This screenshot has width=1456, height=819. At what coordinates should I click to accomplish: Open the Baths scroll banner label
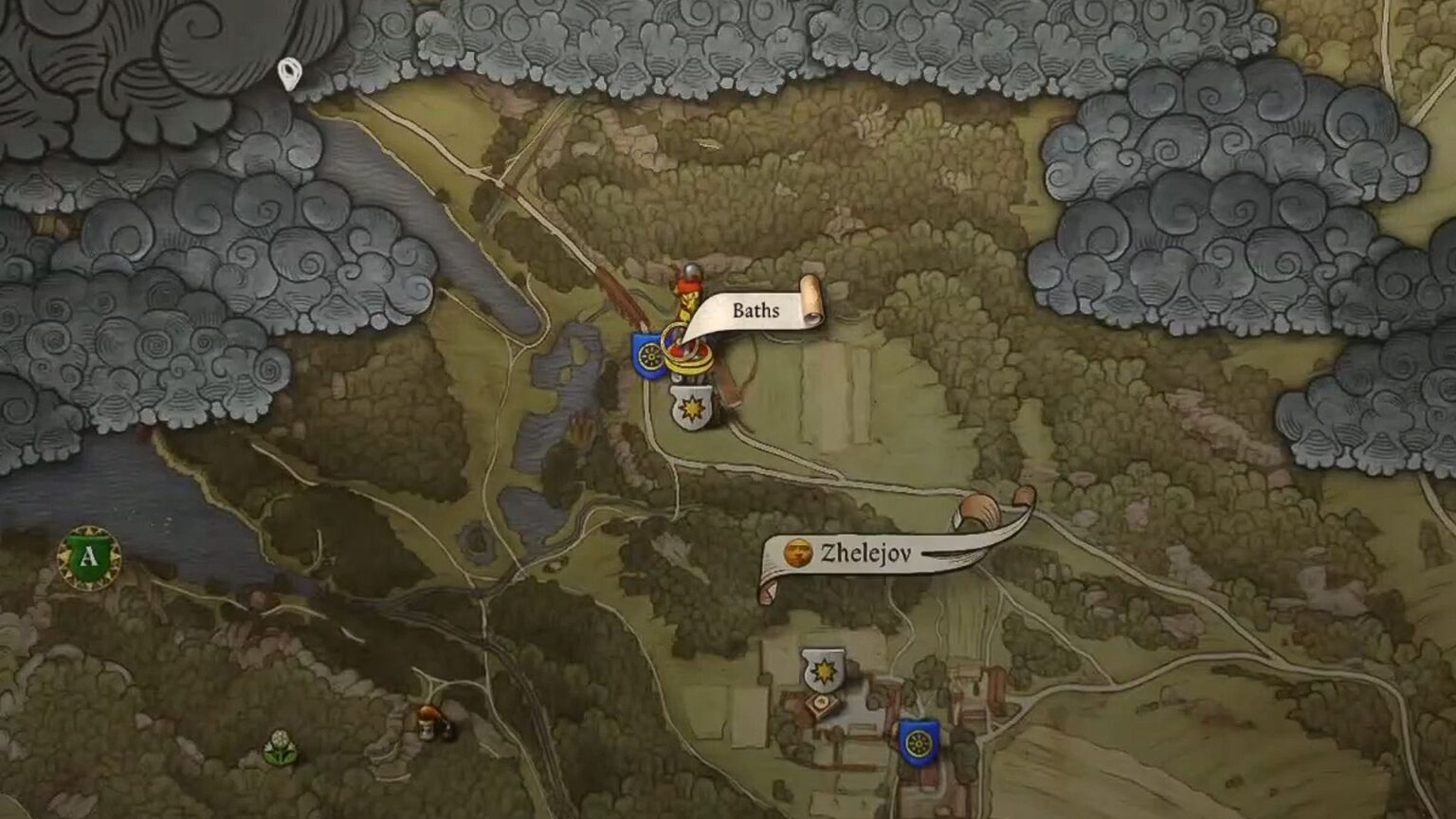point(755,311)
